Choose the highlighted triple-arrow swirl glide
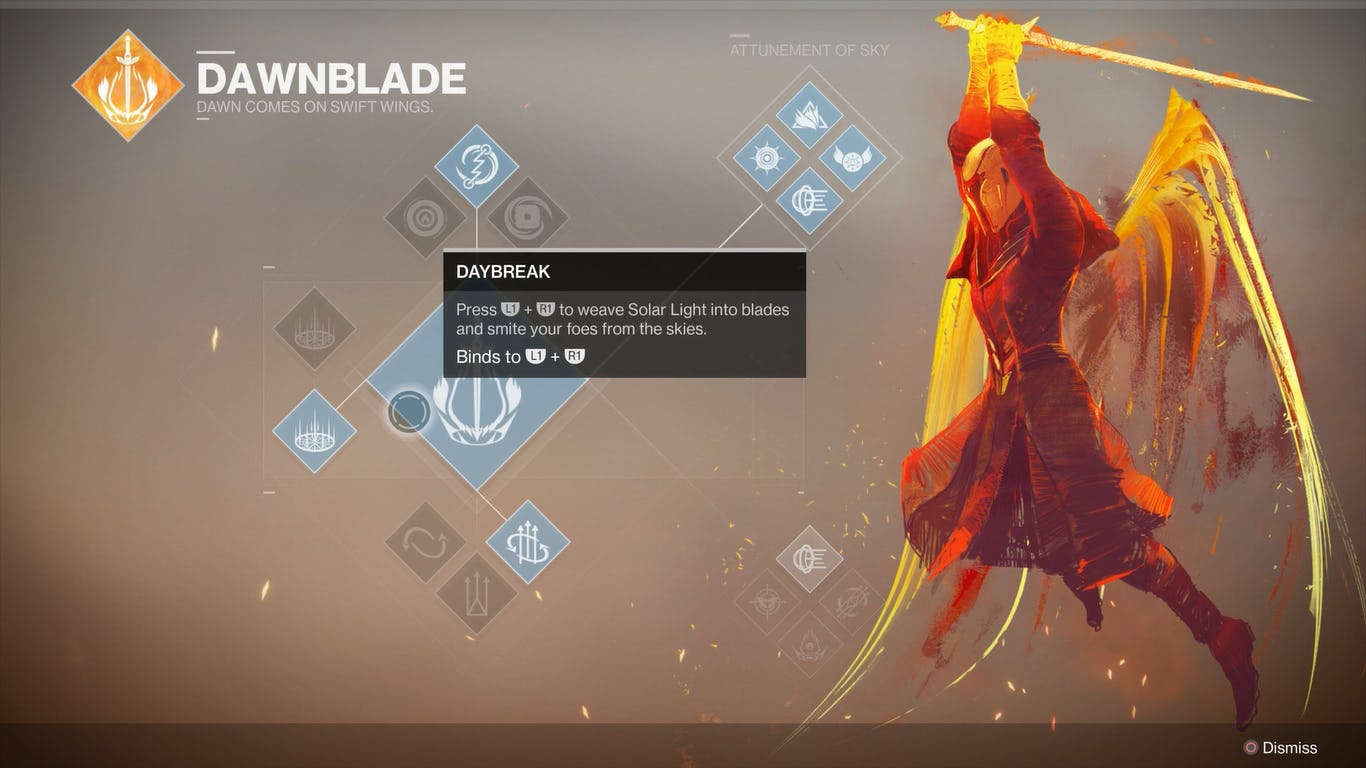Viewport: 1366px width, 768px height. [528, 543]
